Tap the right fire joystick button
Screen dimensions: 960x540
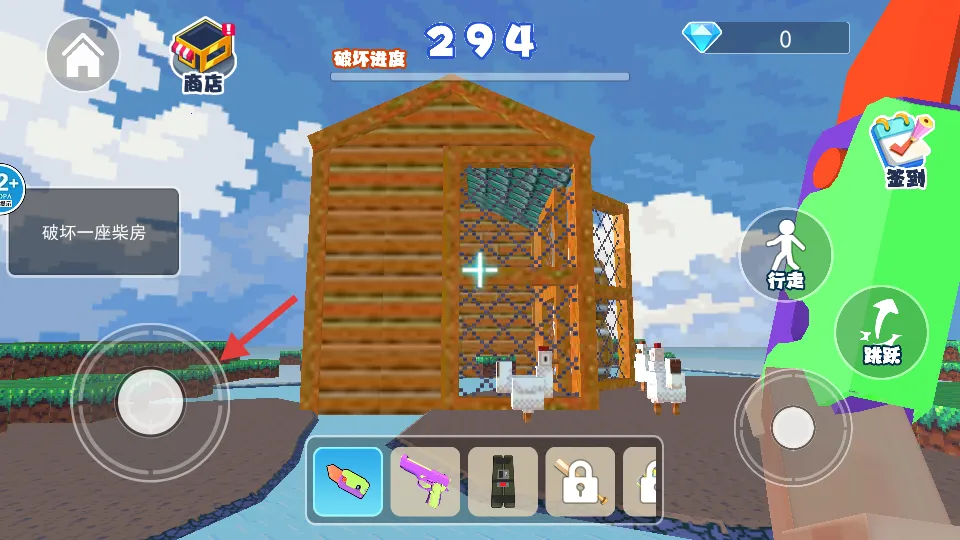793,428
